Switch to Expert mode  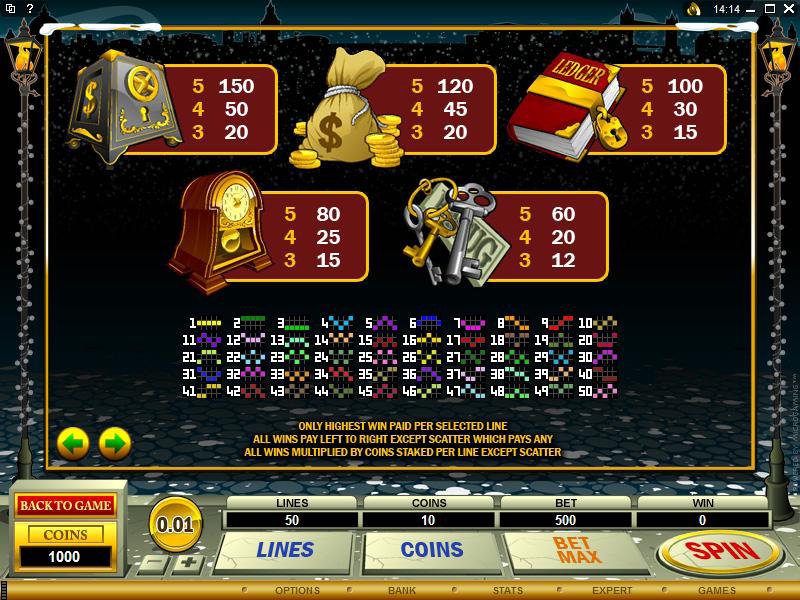pyautogui.click(x=611, y=591)
